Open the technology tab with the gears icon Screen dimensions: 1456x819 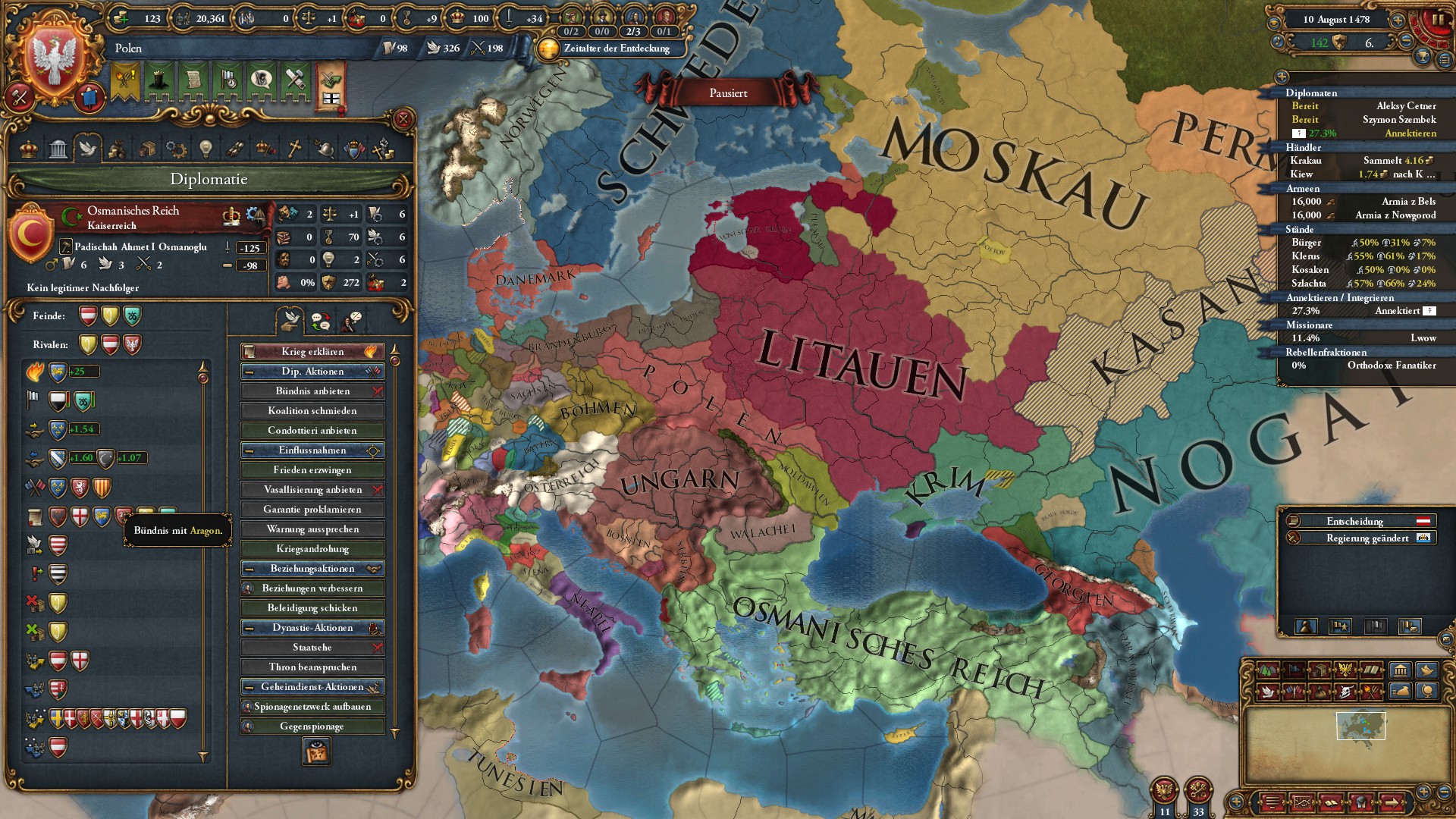click(x=176, y=149)
